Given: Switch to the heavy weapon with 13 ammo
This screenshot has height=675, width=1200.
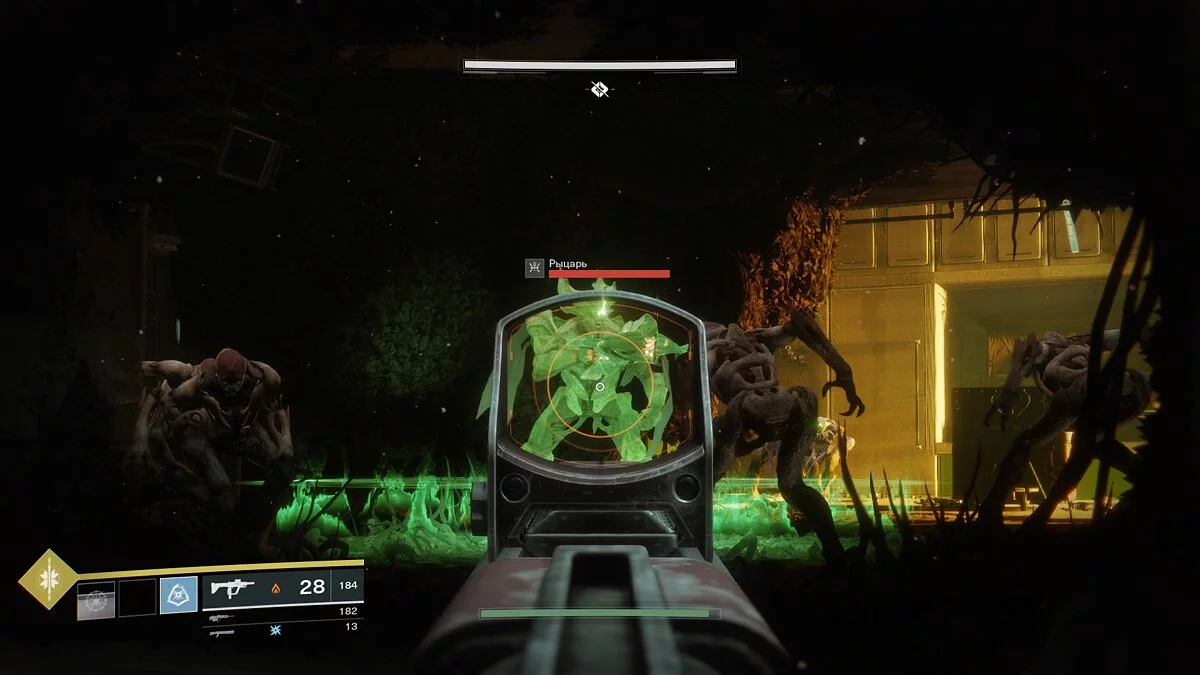Looking at the screenshot, I should point(222,631).
